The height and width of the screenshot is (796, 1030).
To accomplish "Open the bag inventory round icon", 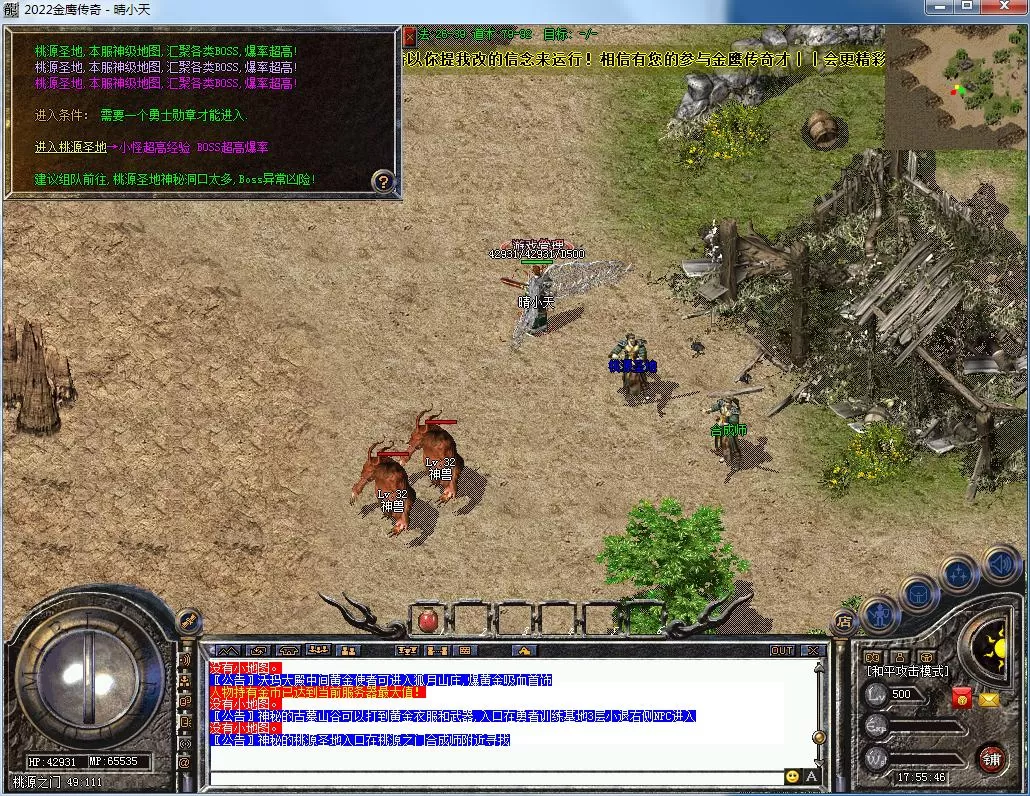I will 919,593.
